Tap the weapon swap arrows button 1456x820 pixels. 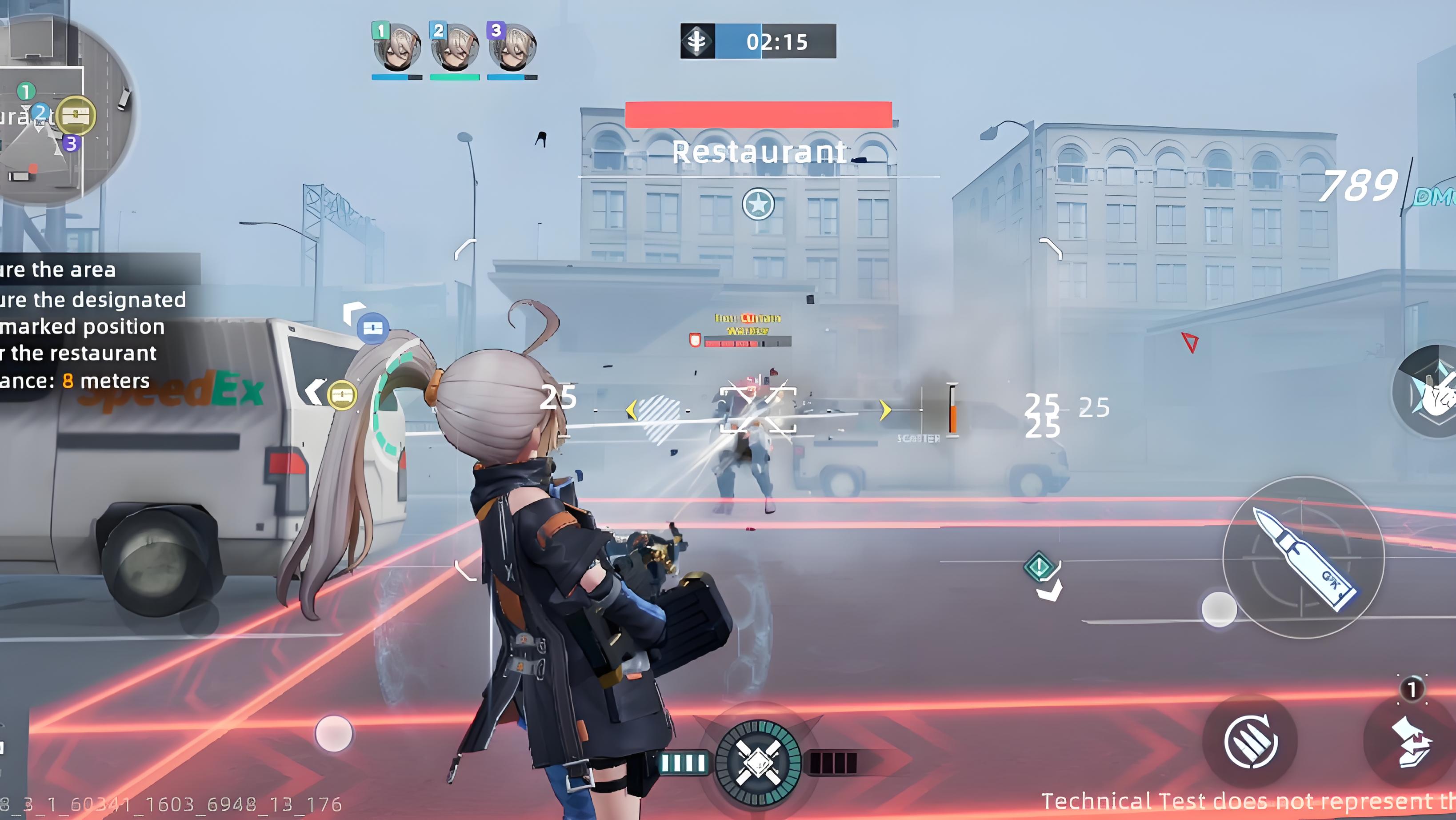(x=1411, y=741)
